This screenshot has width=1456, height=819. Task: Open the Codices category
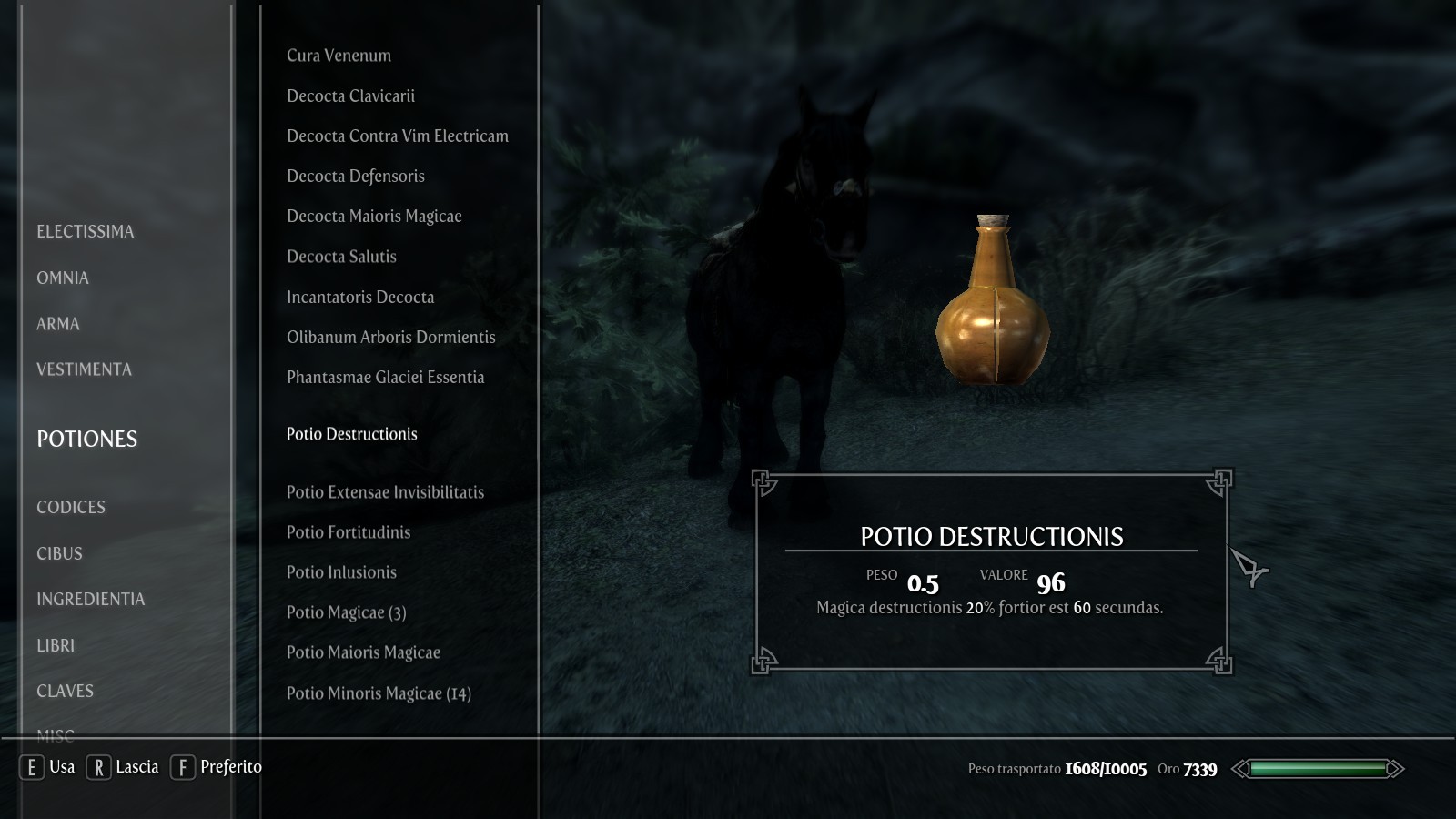tap(71, 508)
